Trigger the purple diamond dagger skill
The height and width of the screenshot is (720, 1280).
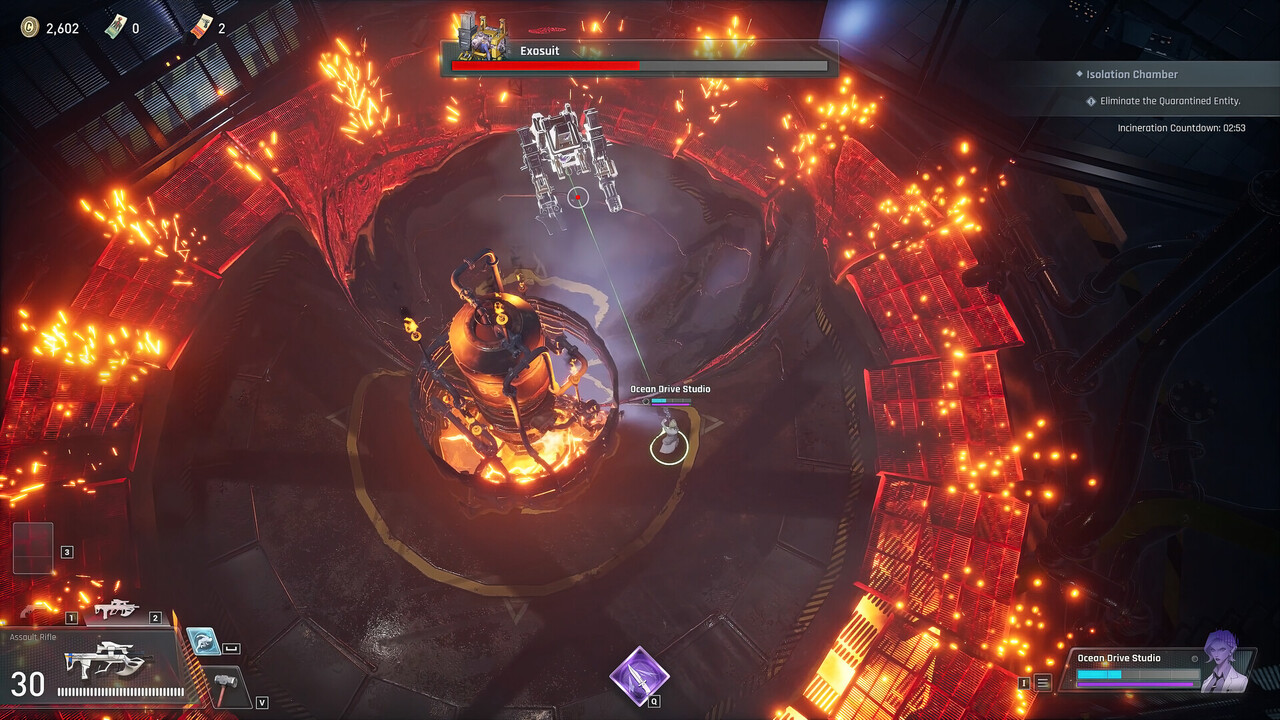[639, 676]
